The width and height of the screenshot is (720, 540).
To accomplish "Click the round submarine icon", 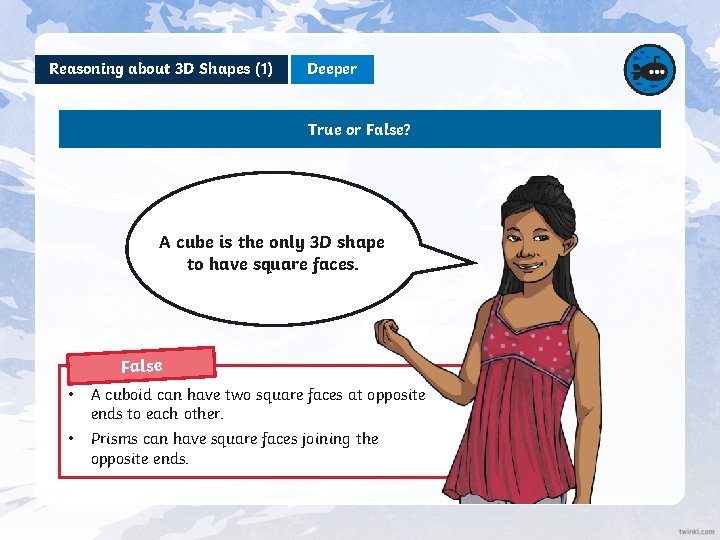I will (x=649, y=70).
